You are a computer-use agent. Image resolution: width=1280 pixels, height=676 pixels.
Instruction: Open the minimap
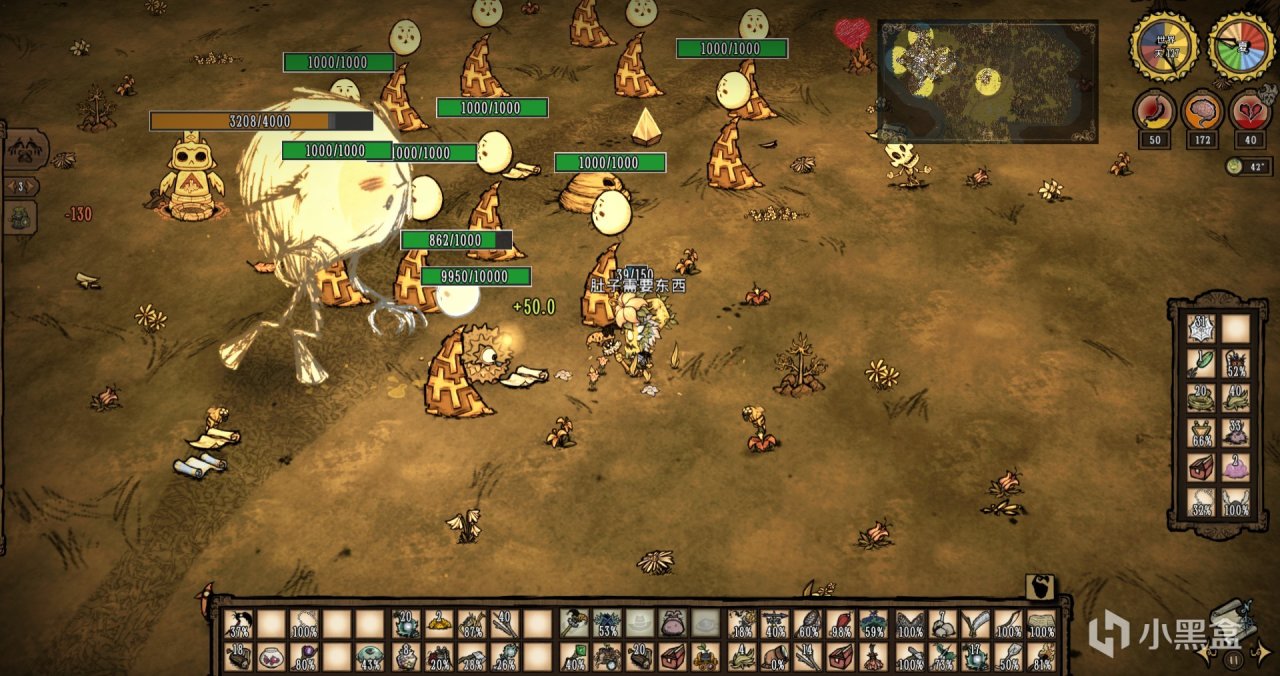[987, 80]
